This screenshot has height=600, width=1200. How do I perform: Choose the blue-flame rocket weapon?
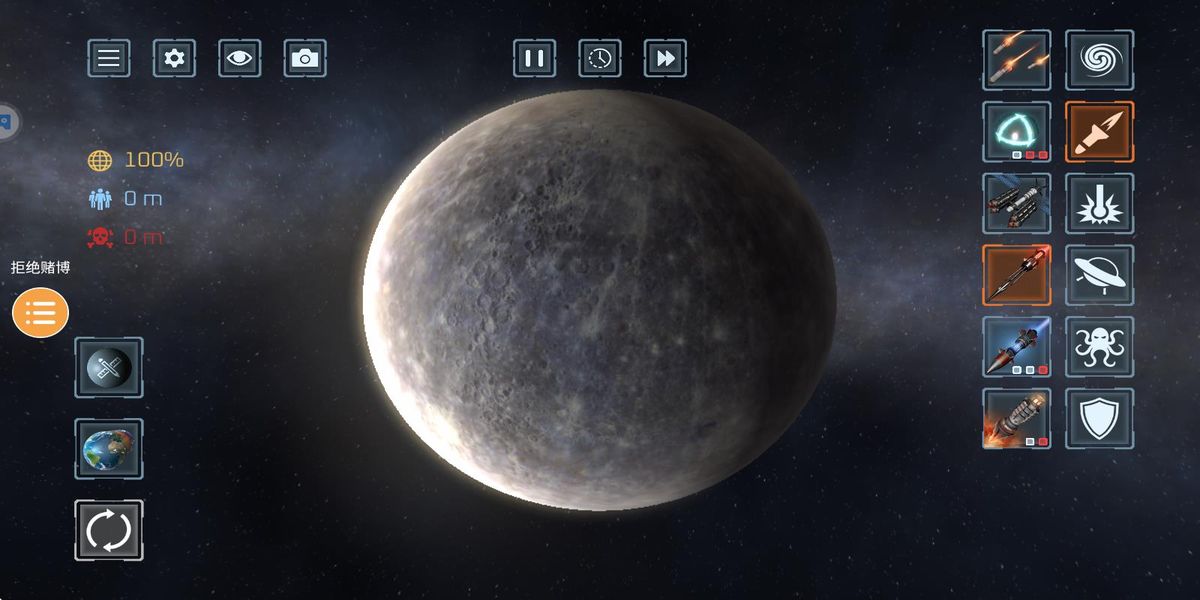click(x=1016, y=347)
